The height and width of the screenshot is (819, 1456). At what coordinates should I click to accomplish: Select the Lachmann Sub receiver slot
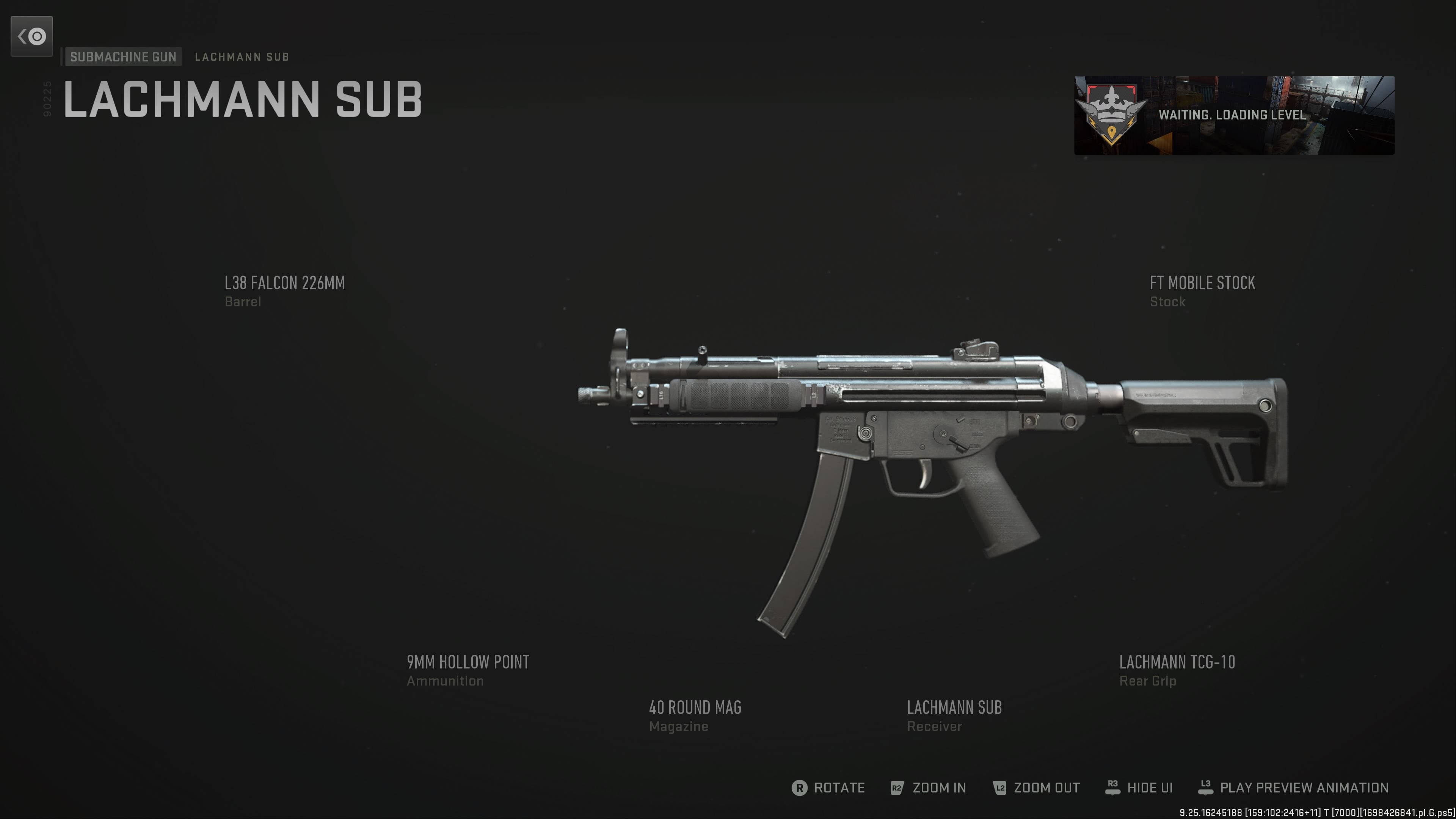[x=954, y=715]
